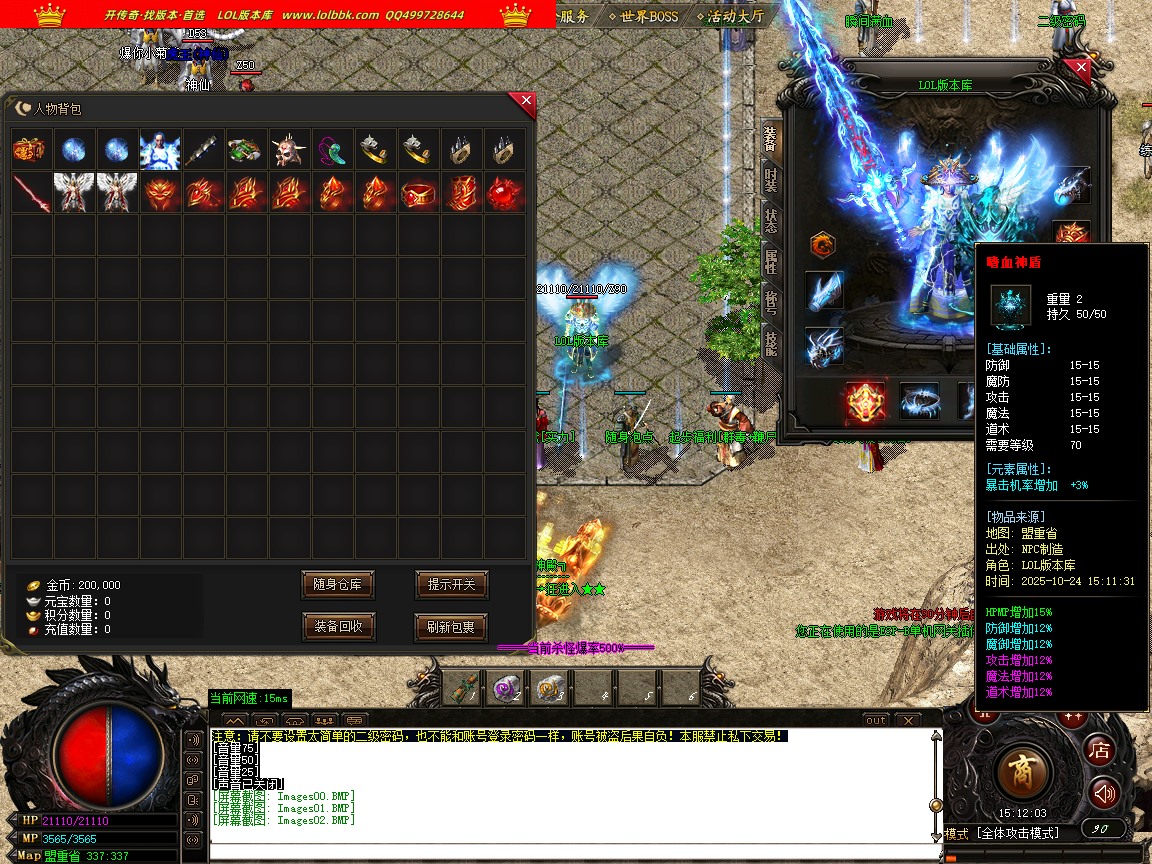Screen dimensions: 1152x864
Task: Click the 提示开关 toggle button
Action: coord(451,584)
